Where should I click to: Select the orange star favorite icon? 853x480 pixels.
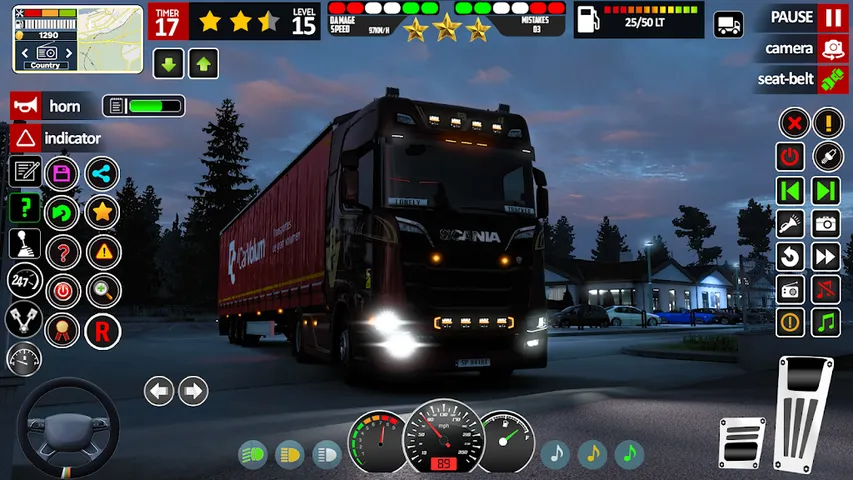point(101,212)
